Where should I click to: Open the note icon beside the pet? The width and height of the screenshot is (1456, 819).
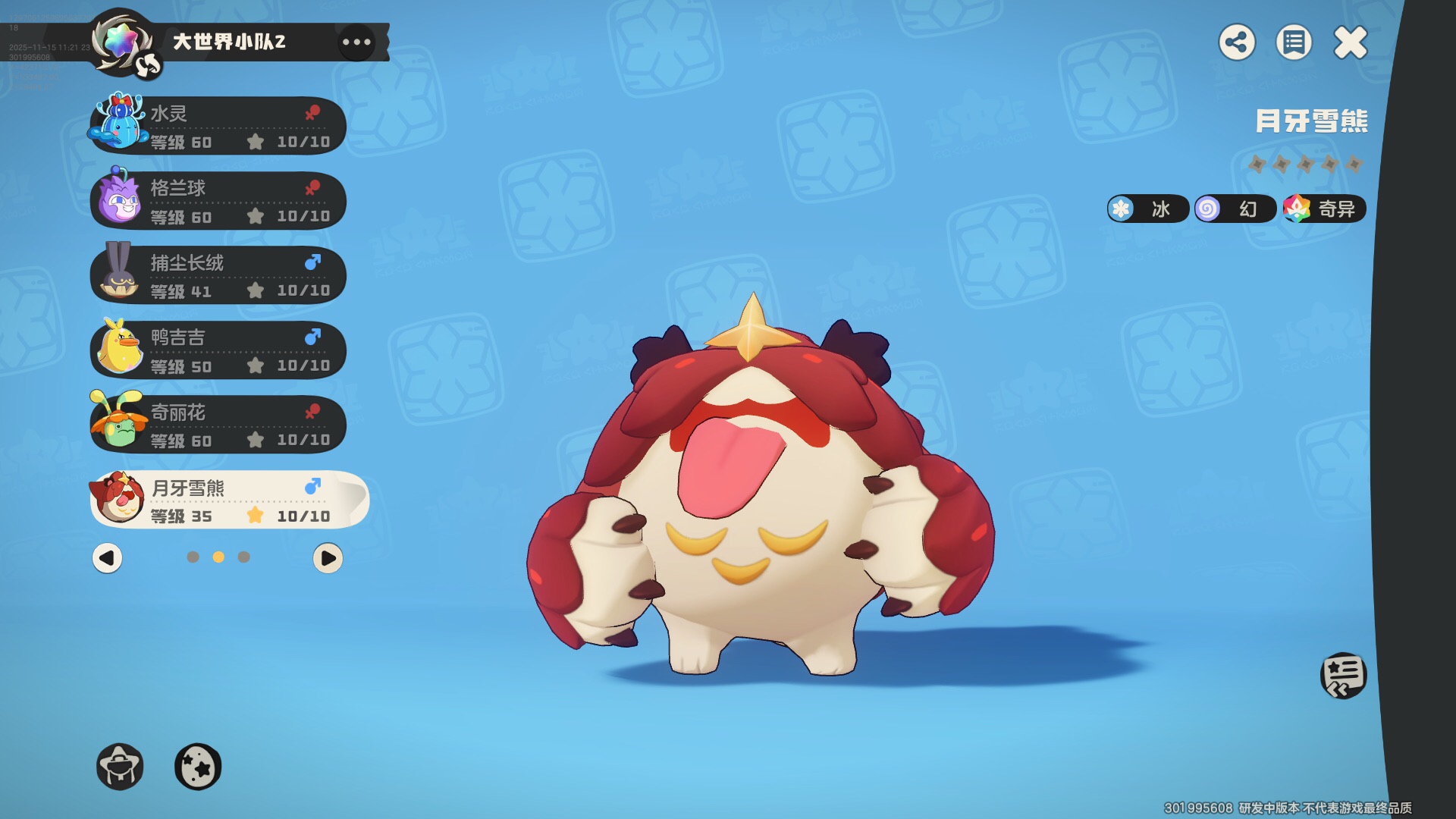click(1343, 675)
